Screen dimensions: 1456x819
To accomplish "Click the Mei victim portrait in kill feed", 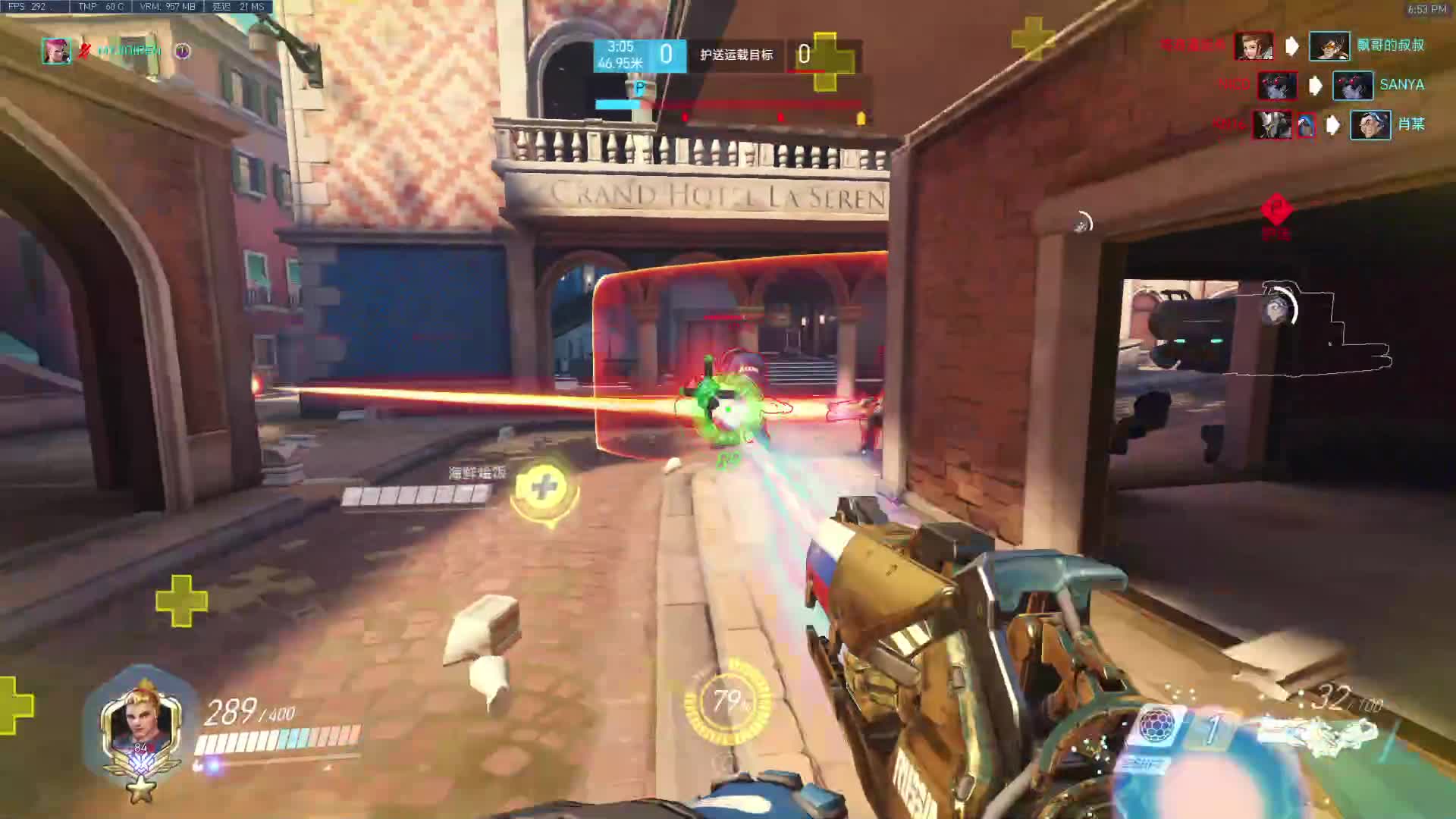I will (1370, 124).
